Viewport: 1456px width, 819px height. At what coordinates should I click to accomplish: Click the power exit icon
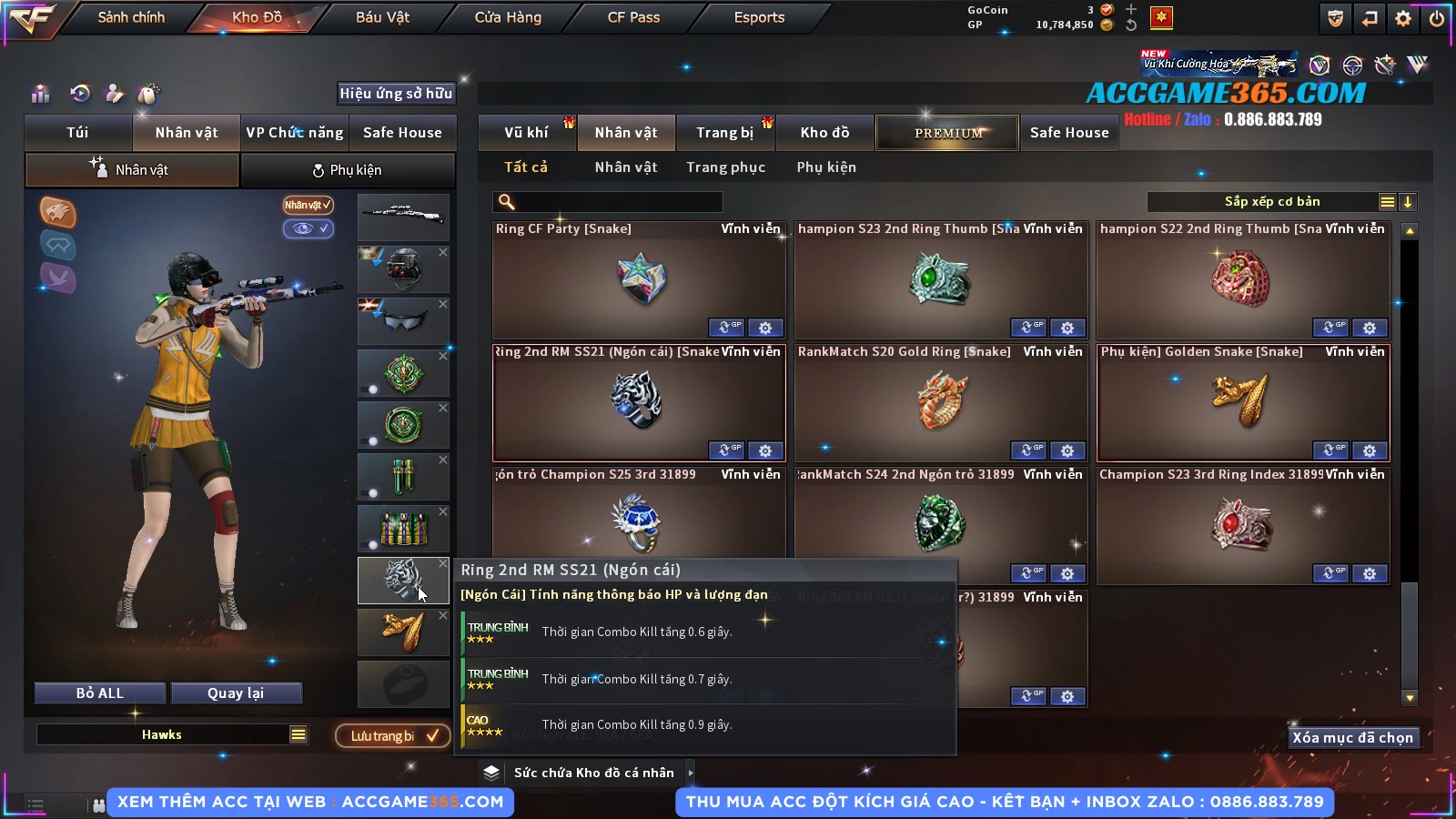pos(1437,18)
